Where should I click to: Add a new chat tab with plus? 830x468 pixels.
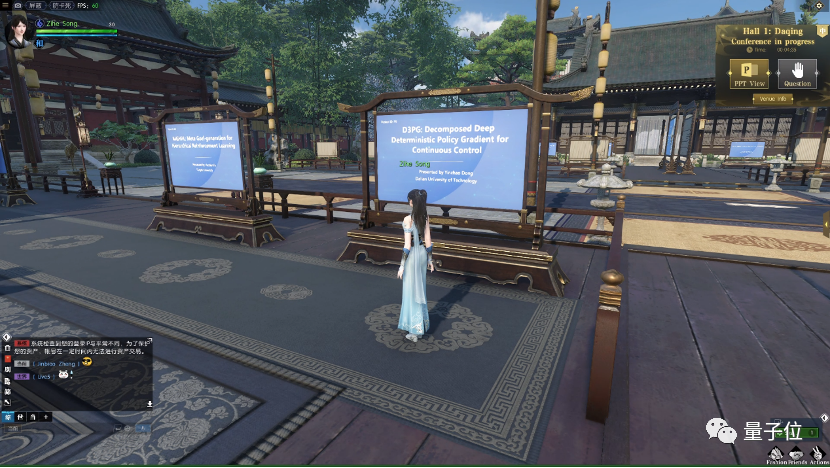coord(45,416)
